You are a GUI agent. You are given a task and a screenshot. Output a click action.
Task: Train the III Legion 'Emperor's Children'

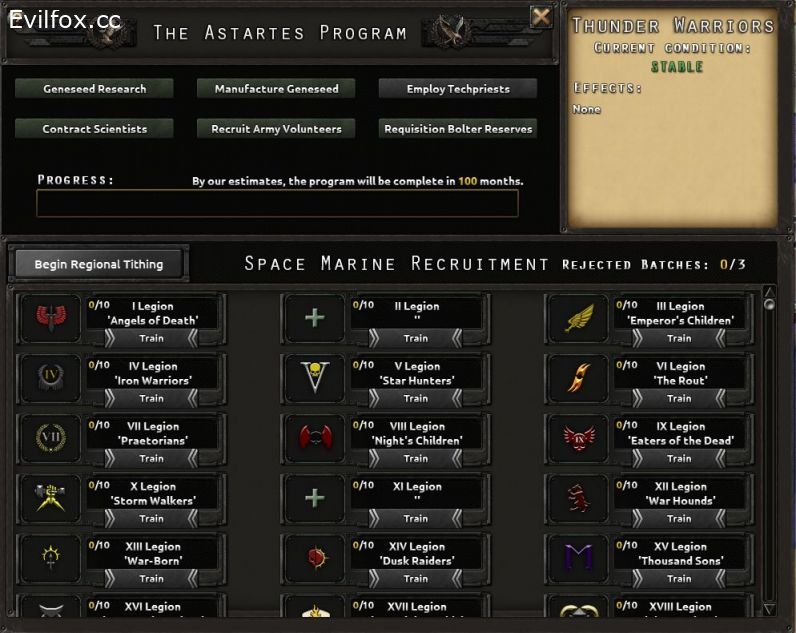(x=679, y=338)
